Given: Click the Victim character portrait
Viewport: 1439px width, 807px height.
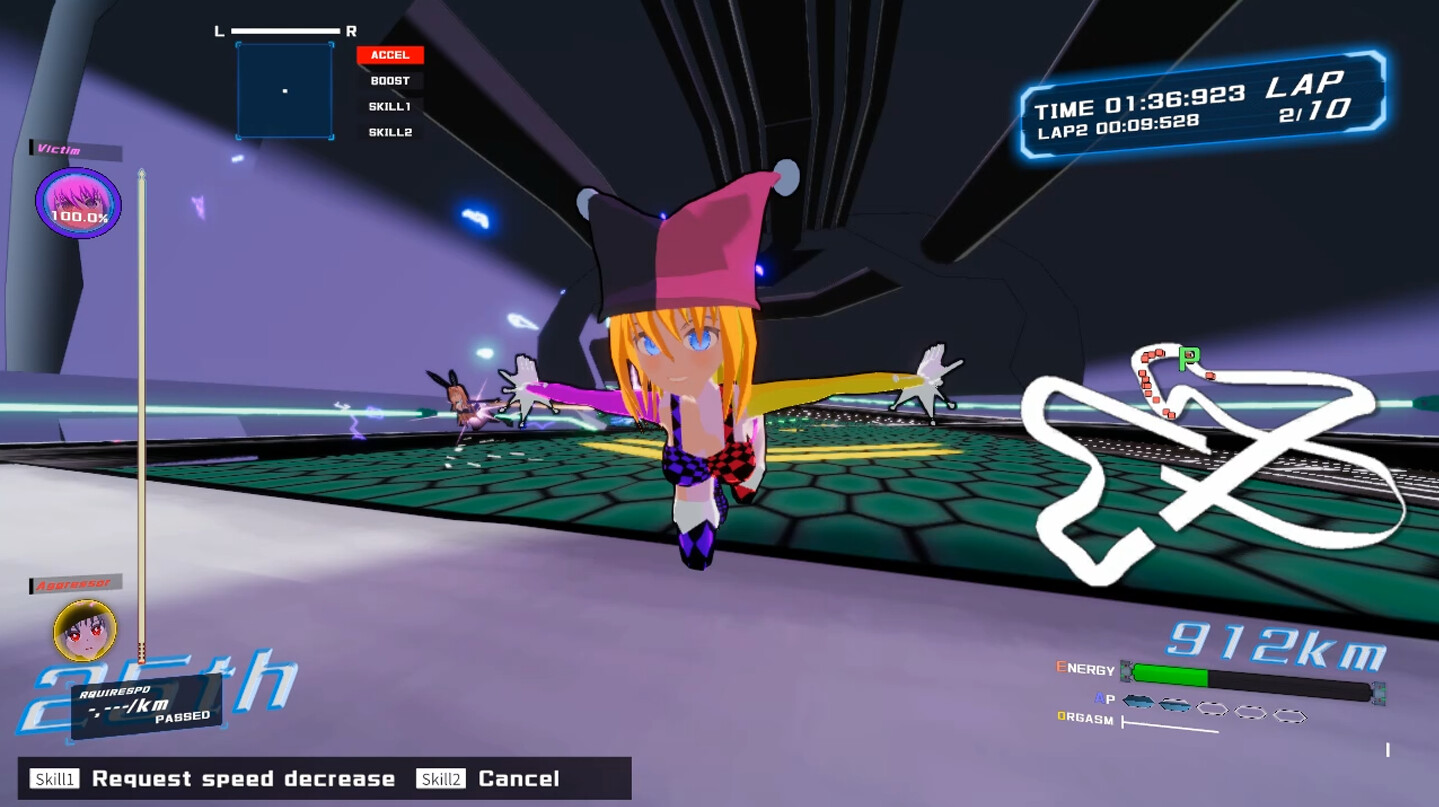Looking at the screenshot, I should click(77, 201).
